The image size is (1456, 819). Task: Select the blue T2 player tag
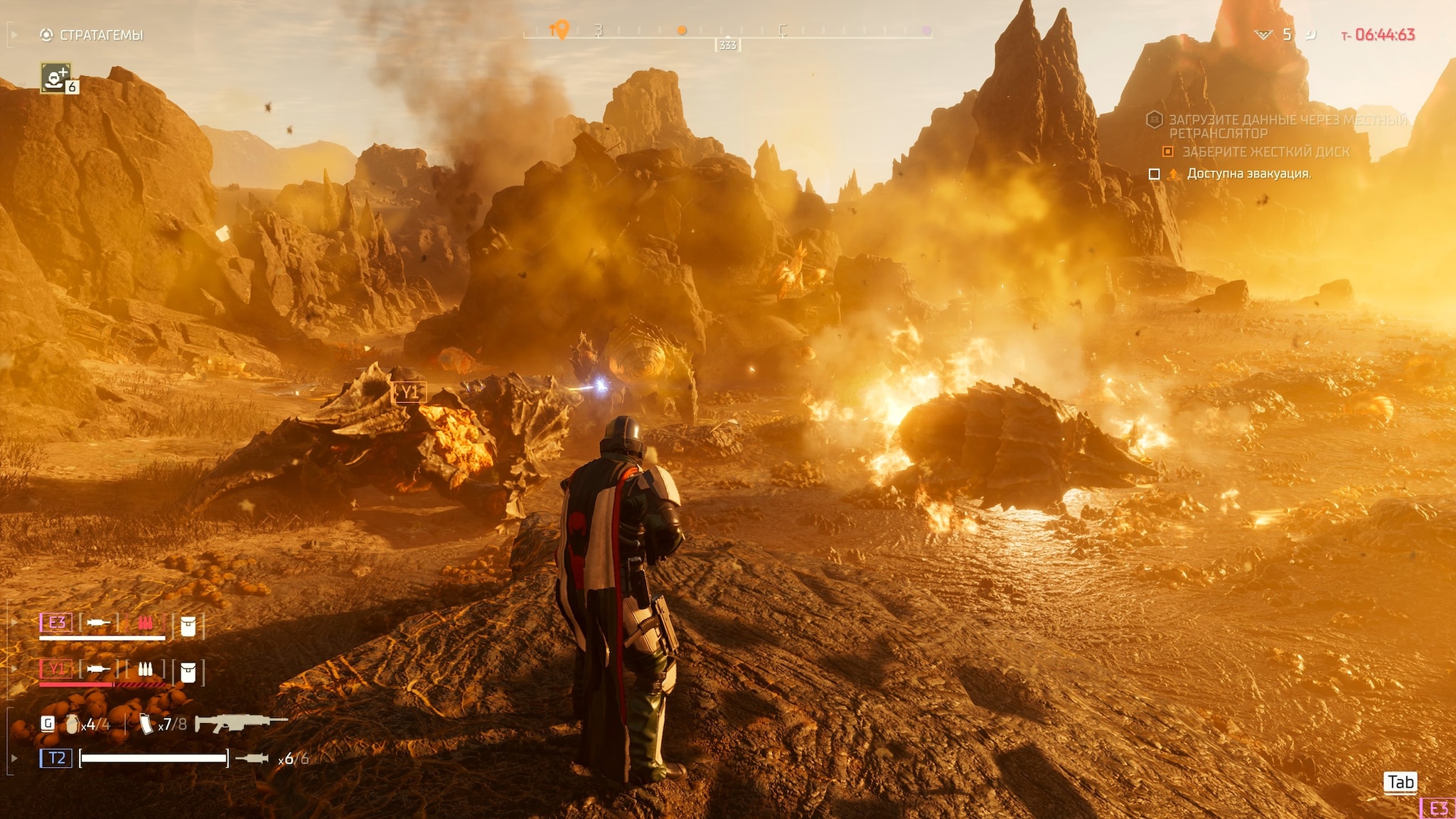(56, 758)
